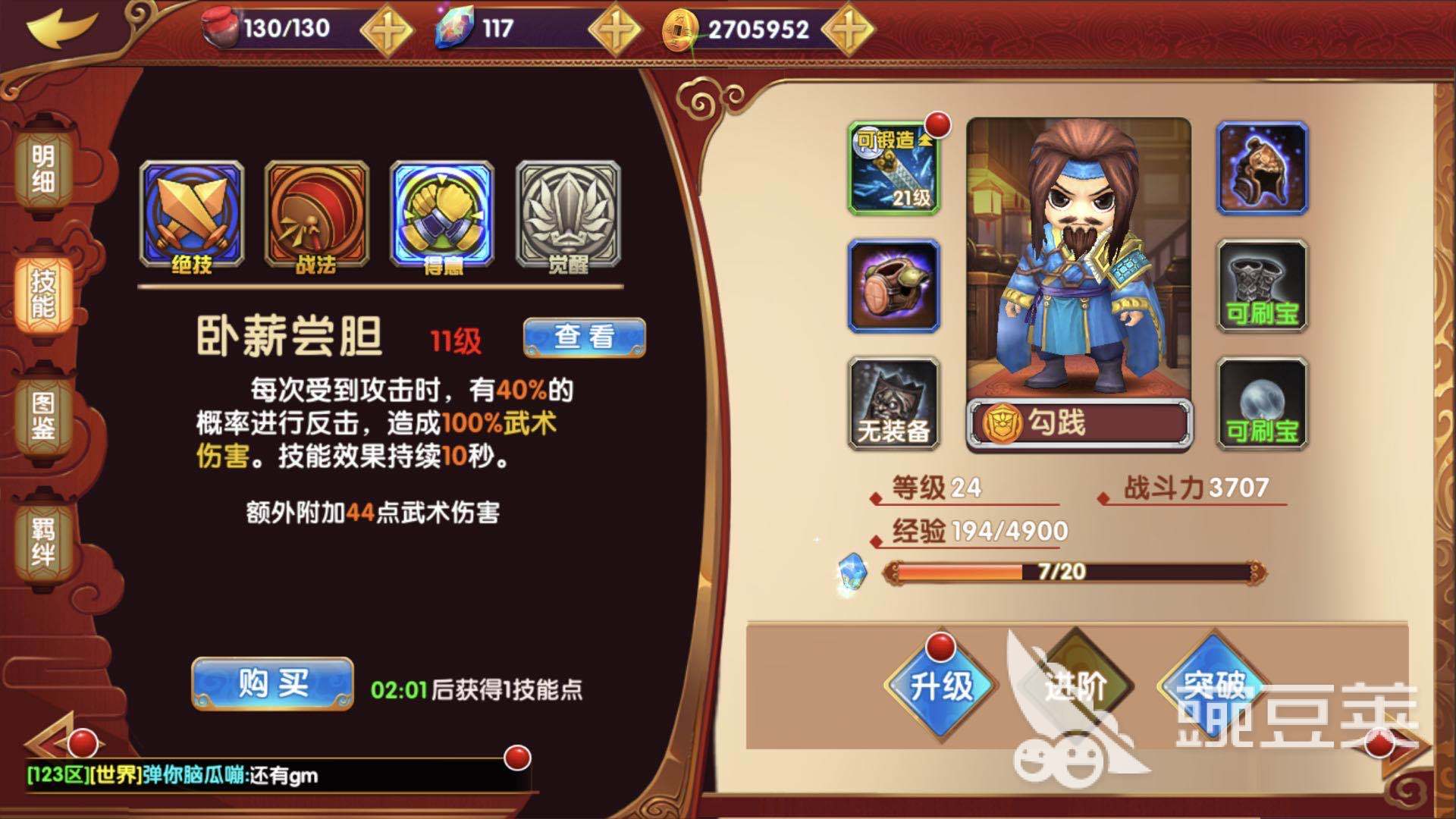Click the plus button next to coins
The image size is (1456, 819).
coord(849,27)
